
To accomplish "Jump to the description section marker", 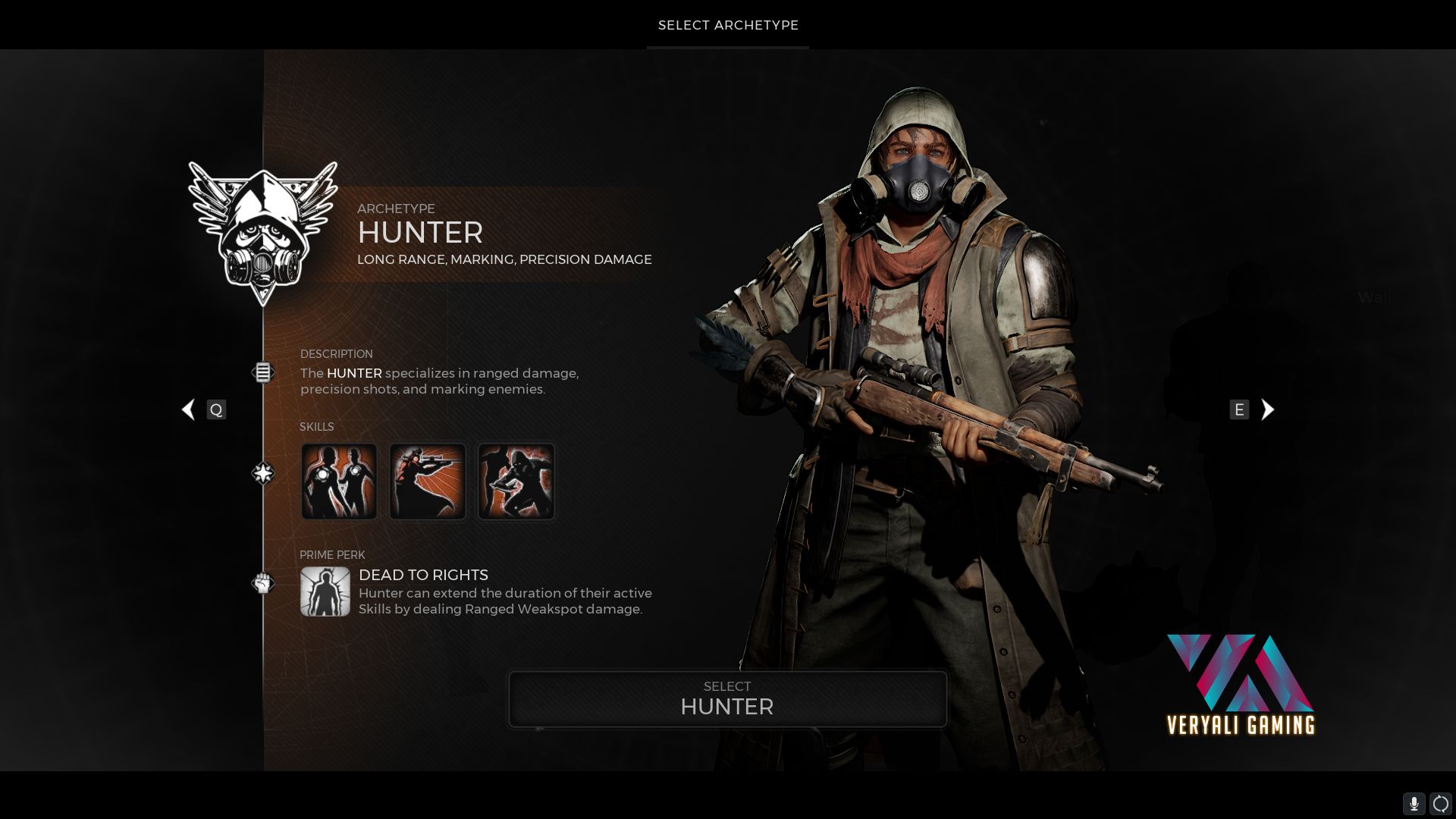I will 262,372.
